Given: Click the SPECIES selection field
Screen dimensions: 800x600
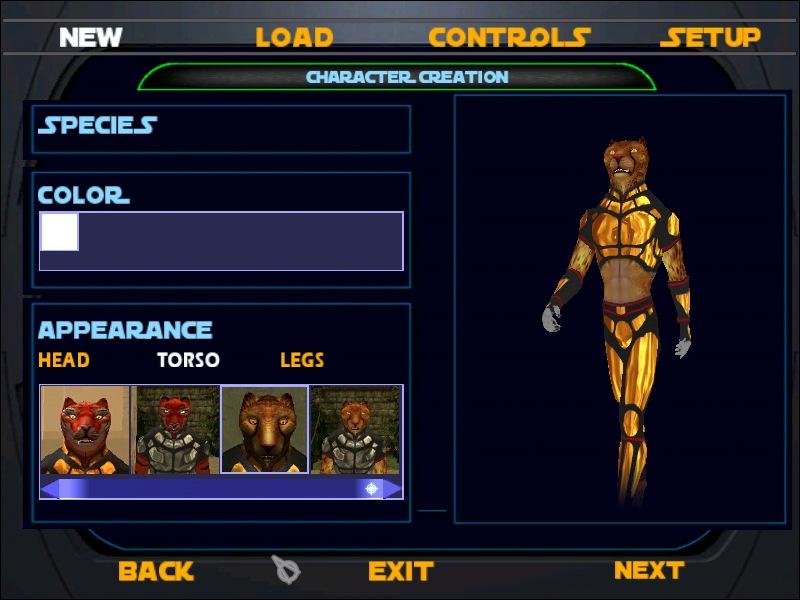Looking at the screenshot, I should point(221,128).
